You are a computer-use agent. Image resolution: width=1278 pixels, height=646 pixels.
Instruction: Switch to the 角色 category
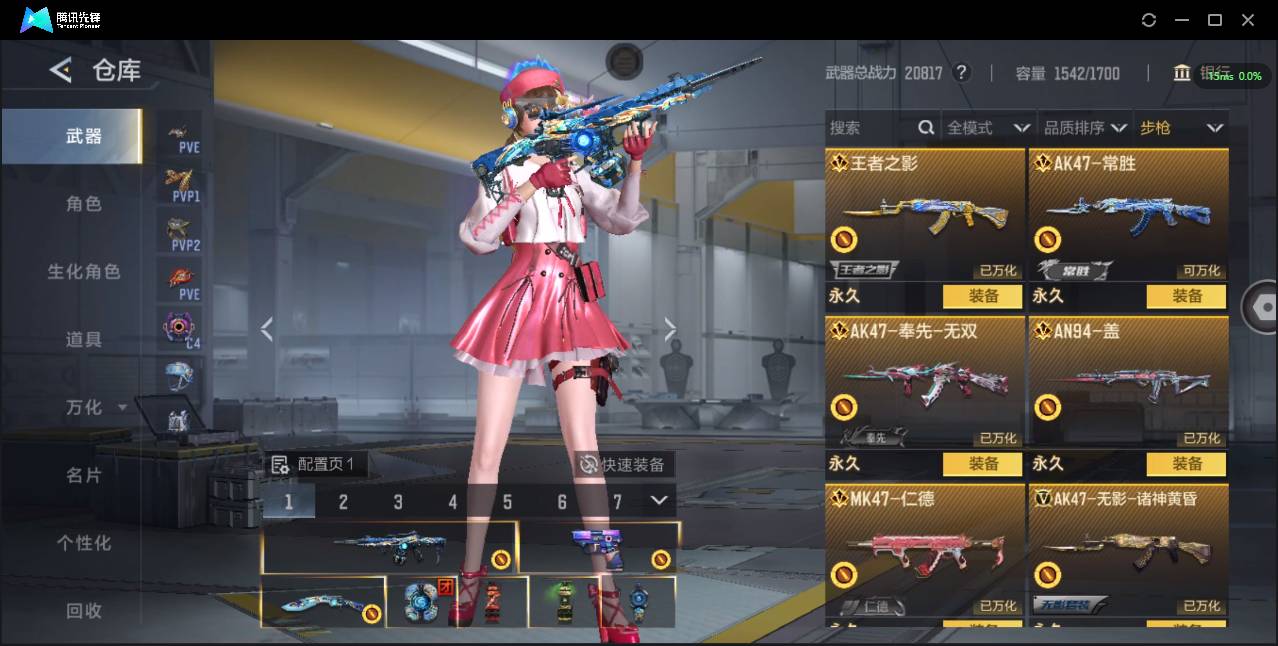click(x=84, y=204)
